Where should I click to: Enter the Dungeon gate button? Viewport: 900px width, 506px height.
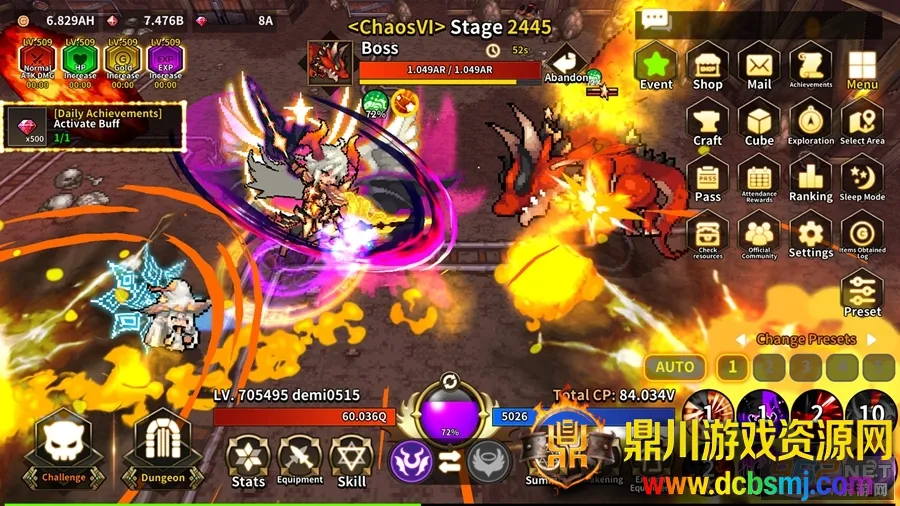[x=162, y=447]
